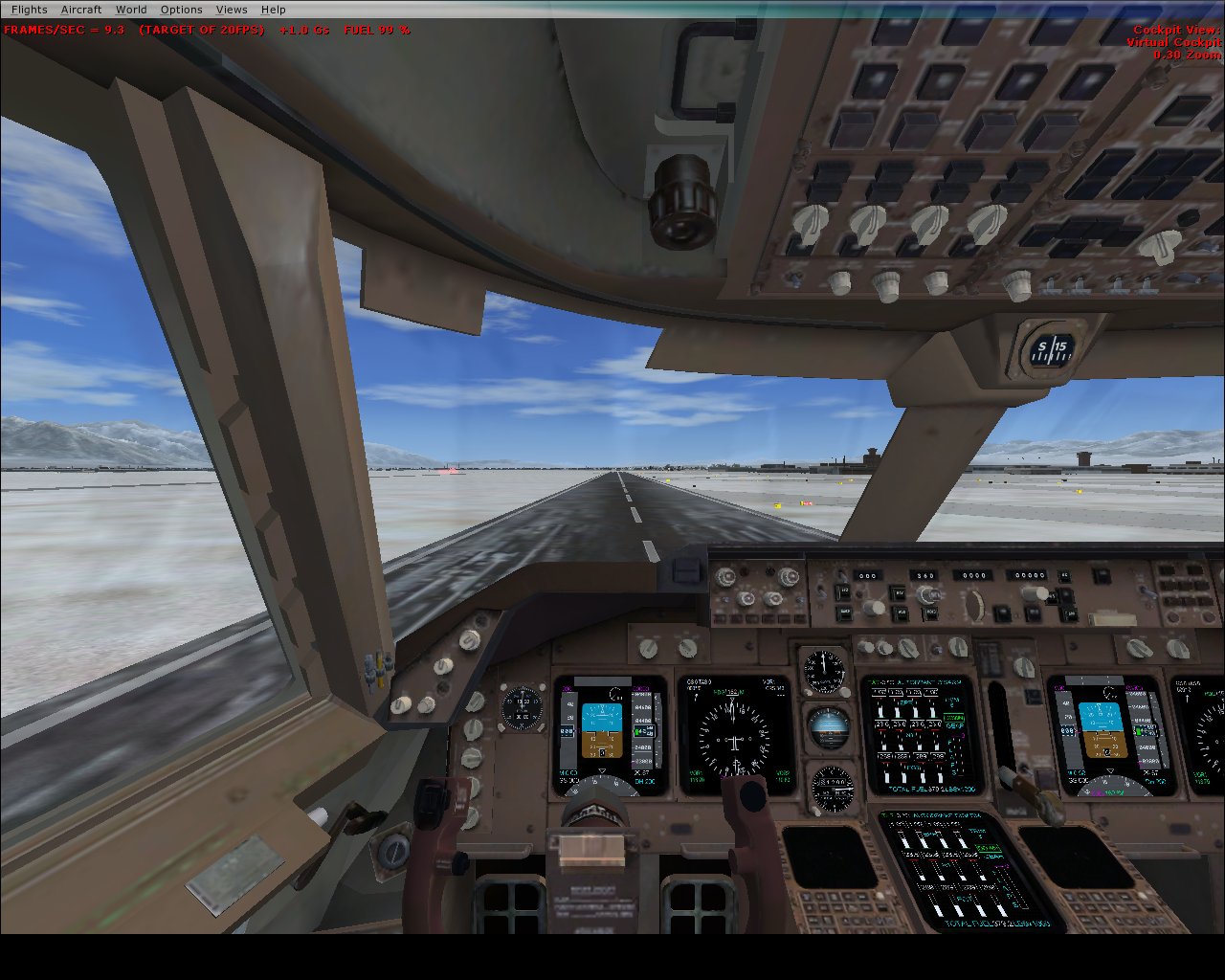The height and width of the screenshot is (980, 1225).
Task: Open the Views menu
Action: (232, 10)
